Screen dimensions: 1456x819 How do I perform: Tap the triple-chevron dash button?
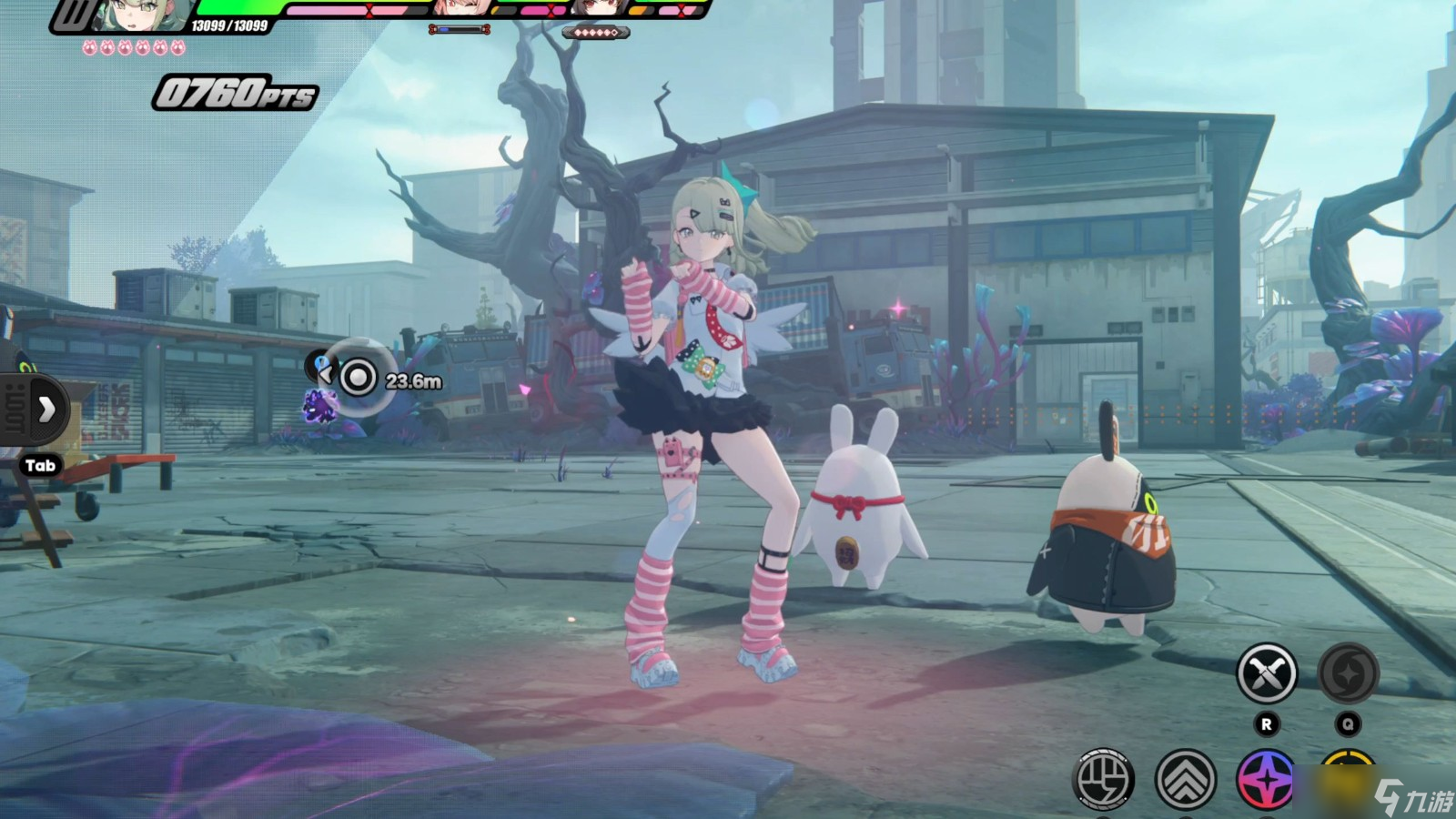coord(1186,779)
